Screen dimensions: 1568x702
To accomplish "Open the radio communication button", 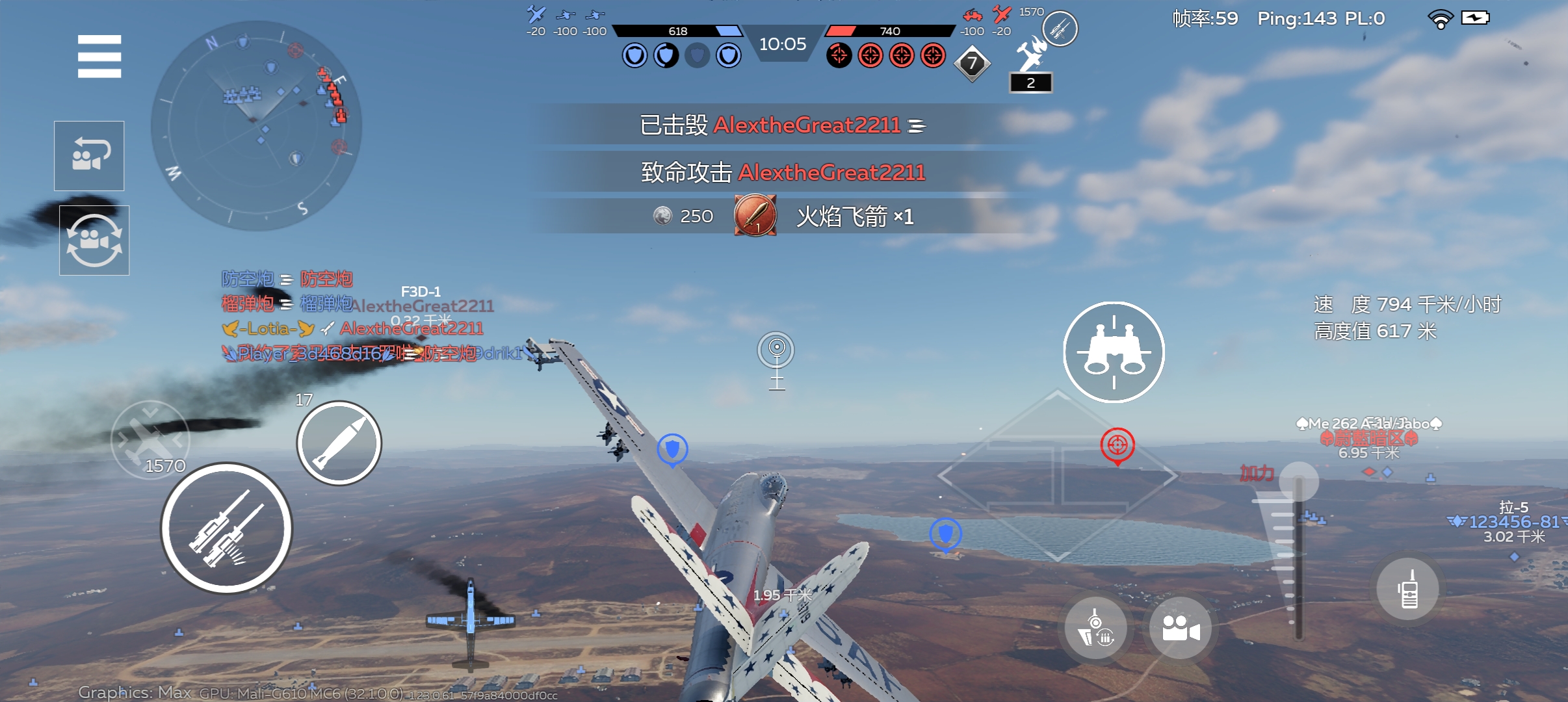I will click(x=1407, y=590).
